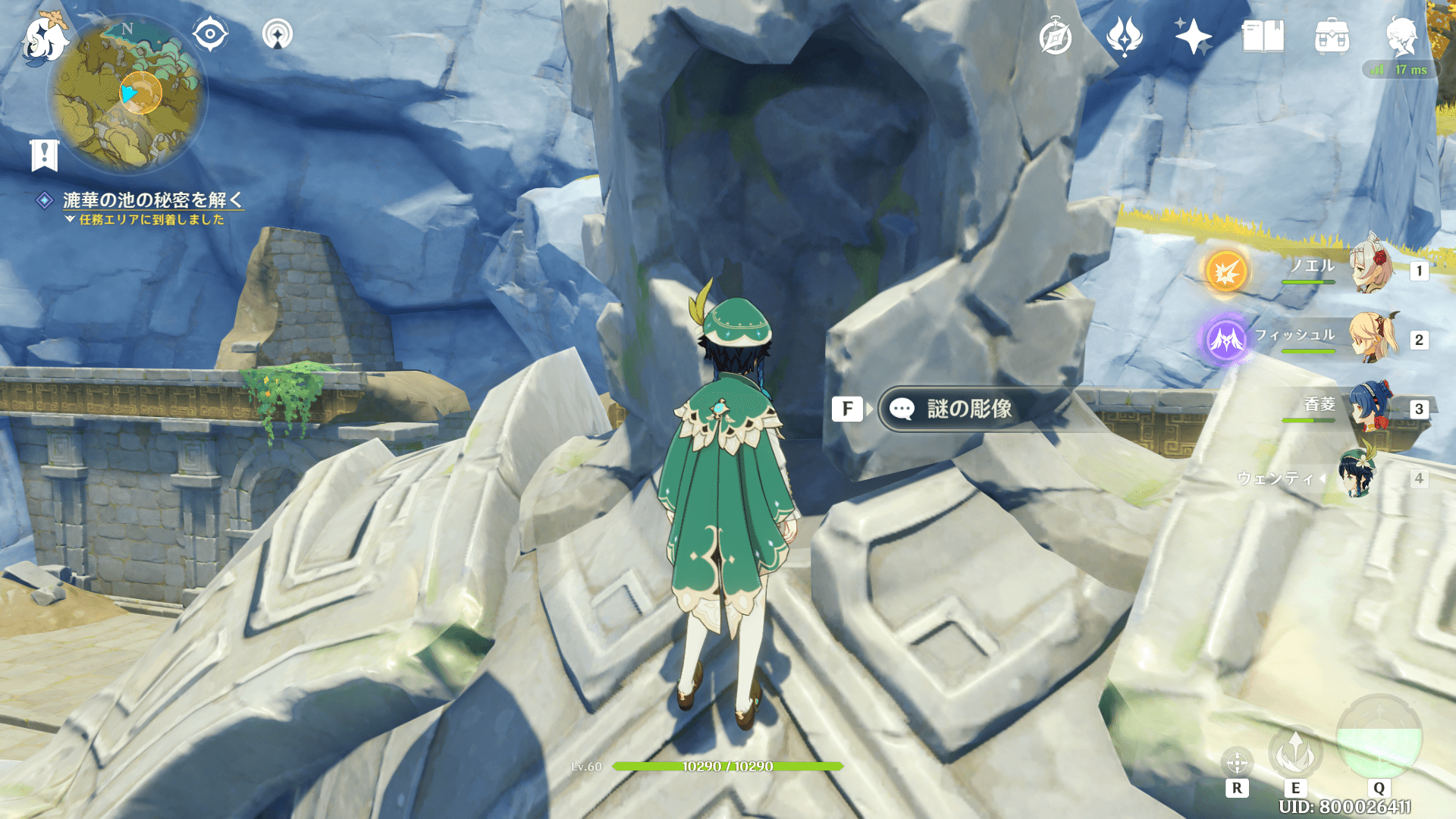Screen dimensions: 1456x819
Task: Toggle the aim mode crosshair icon
Action: pyautogui.click(x=1237, y=762)
